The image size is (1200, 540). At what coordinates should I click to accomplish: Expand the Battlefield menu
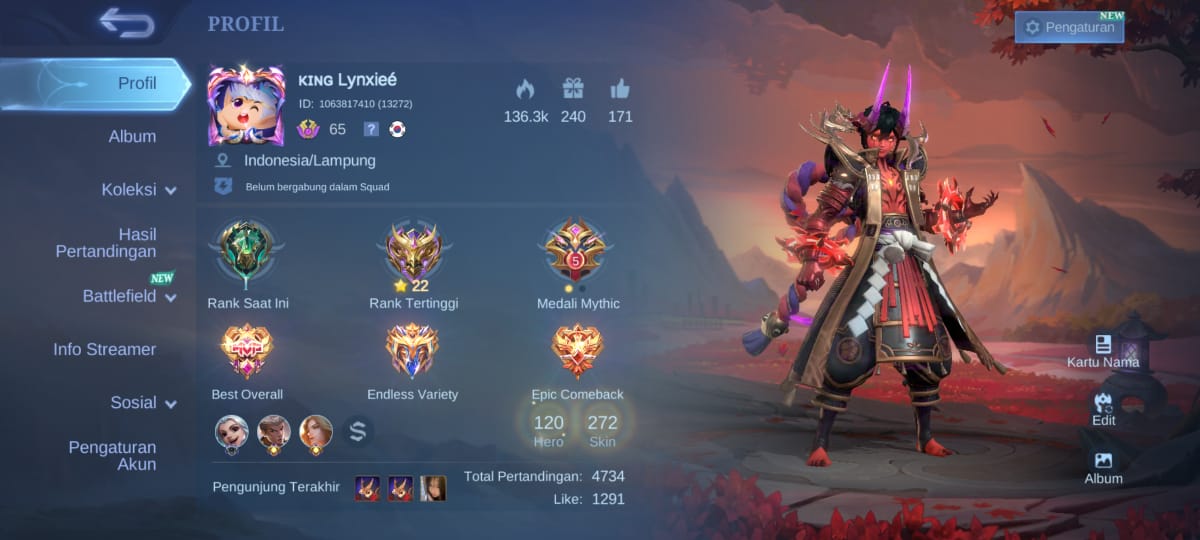point(129,297)
